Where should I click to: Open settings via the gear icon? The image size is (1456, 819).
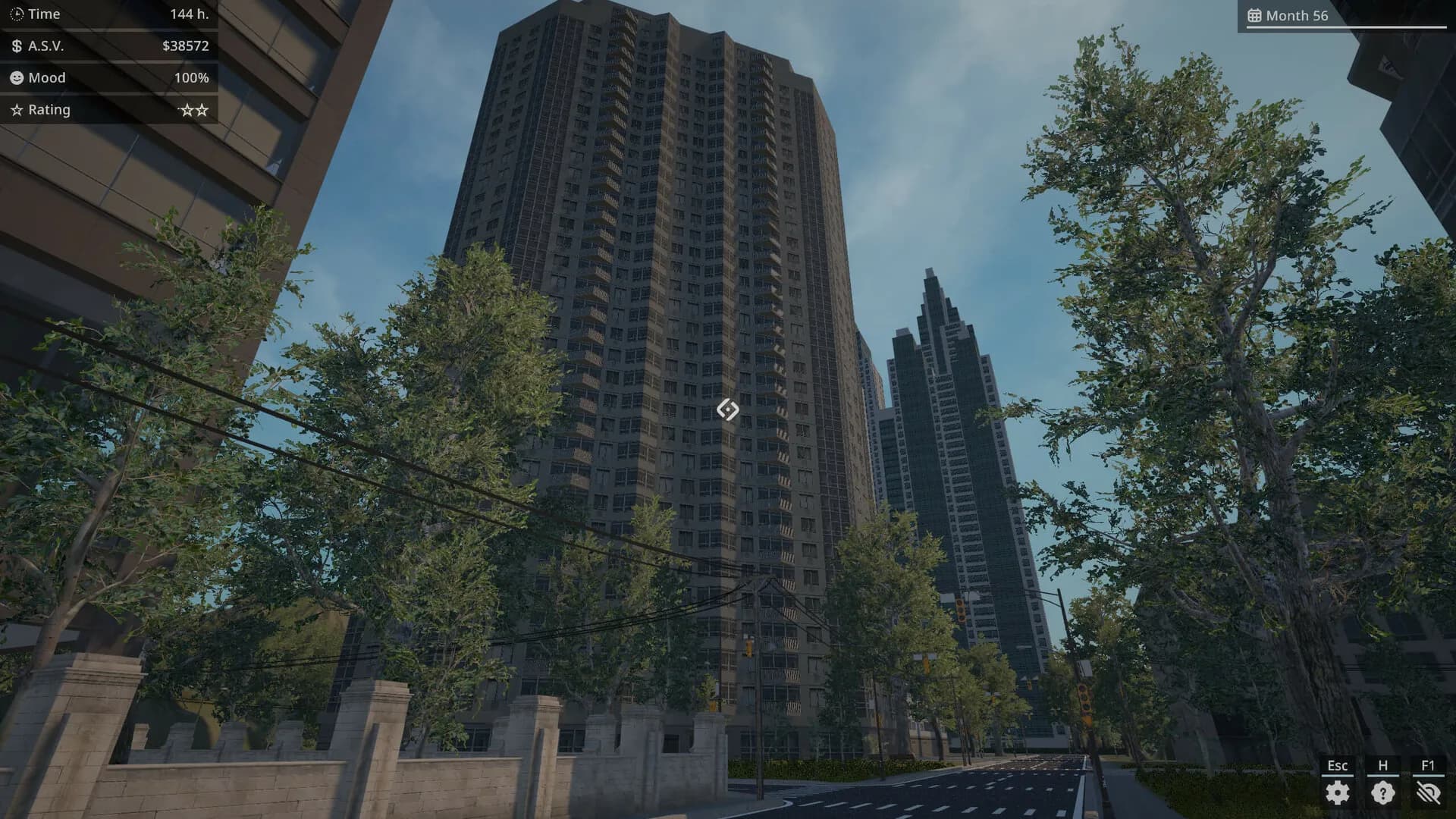pyautogui.click(x=1337, y=792)
